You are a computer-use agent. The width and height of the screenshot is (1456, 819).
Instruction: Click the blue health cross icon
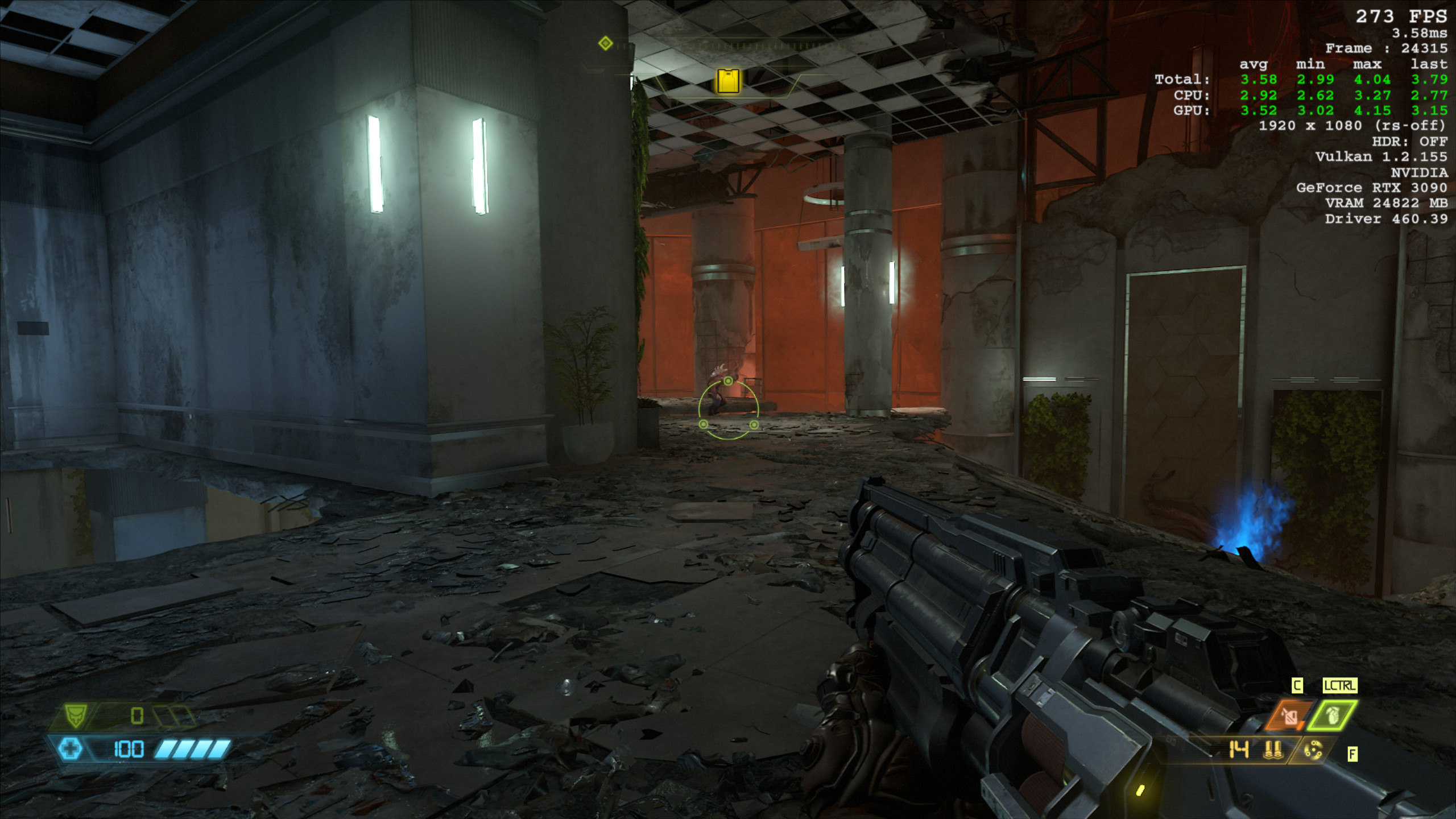[x=71, y=748]
